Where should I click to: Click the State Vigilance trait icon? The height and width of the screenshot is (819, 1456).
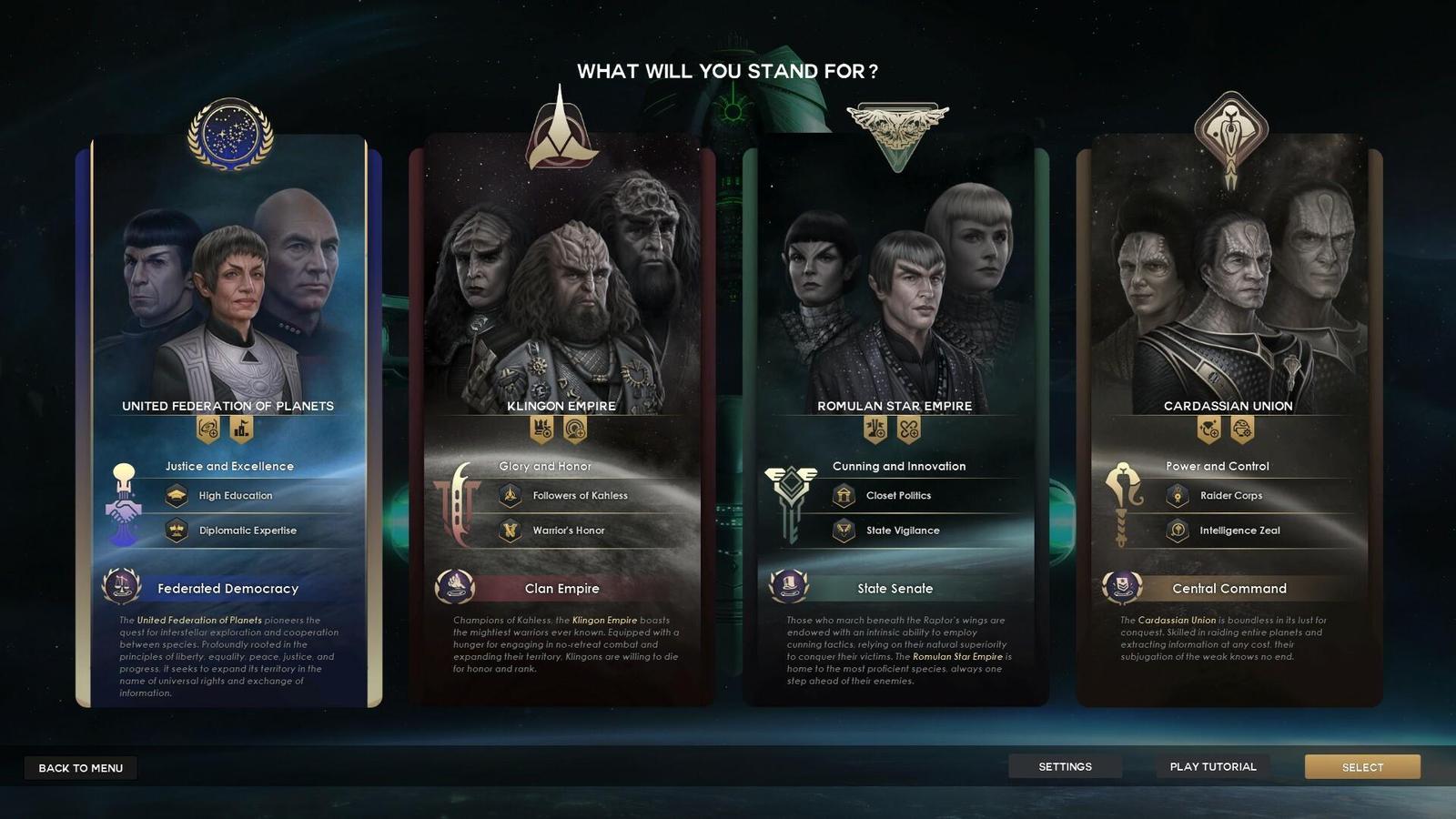844,531
